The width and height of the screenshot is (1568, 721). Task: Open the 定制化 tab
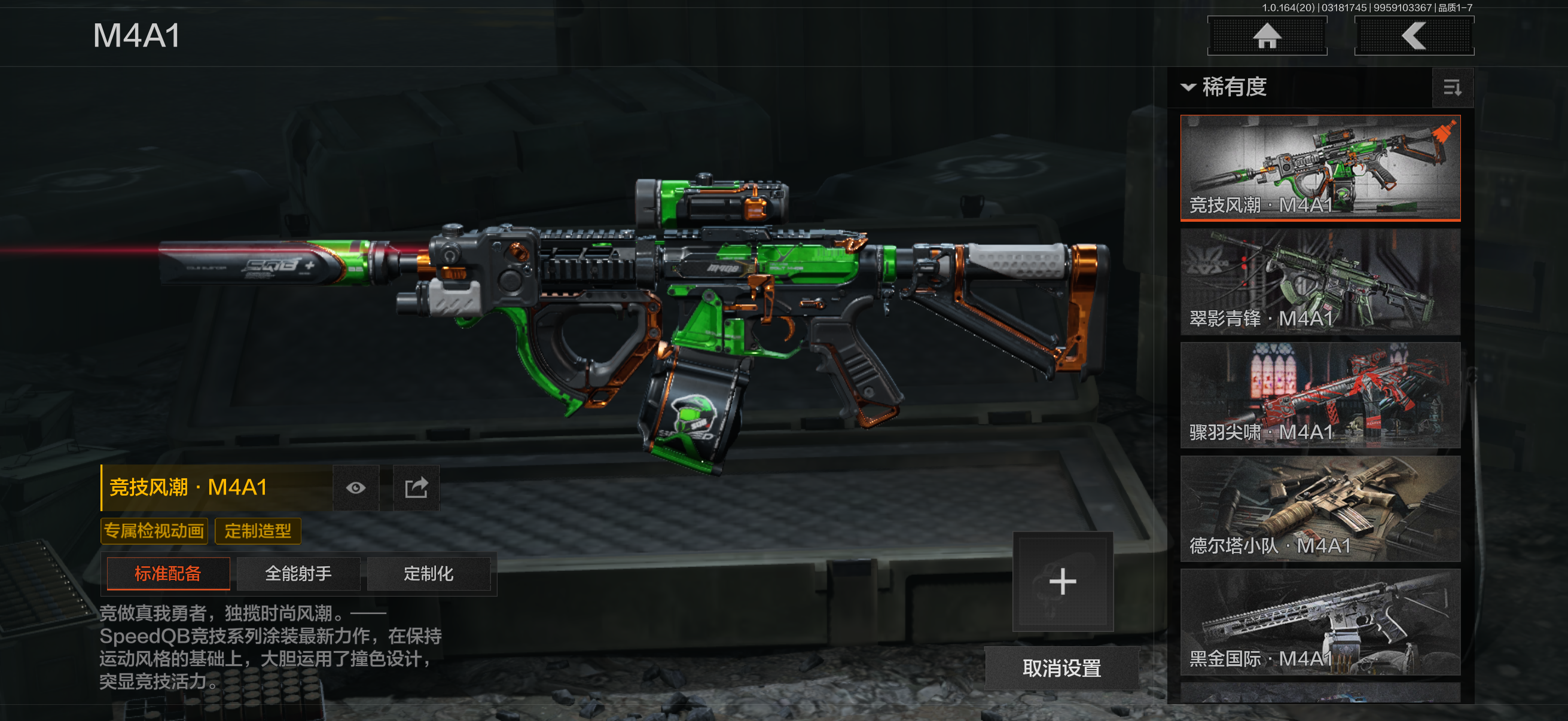click(429, 574)
